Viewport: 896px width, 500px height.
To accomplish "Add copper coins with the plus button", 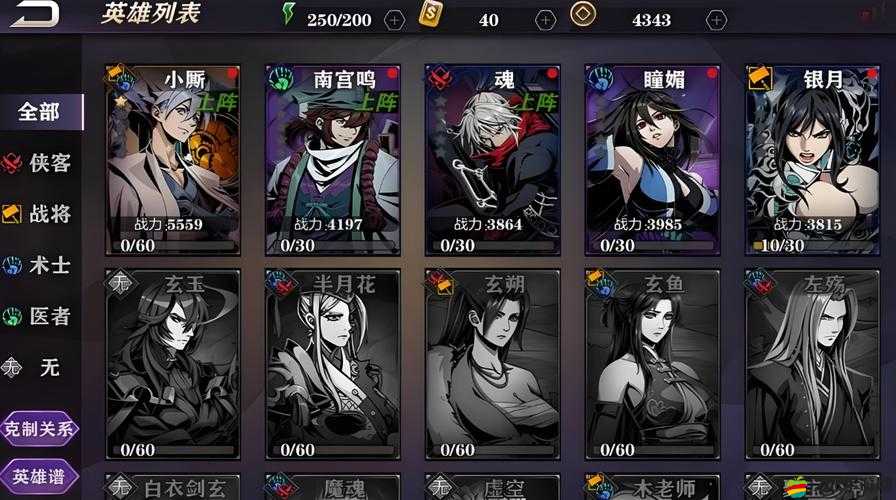I will [x=716, y=19].
